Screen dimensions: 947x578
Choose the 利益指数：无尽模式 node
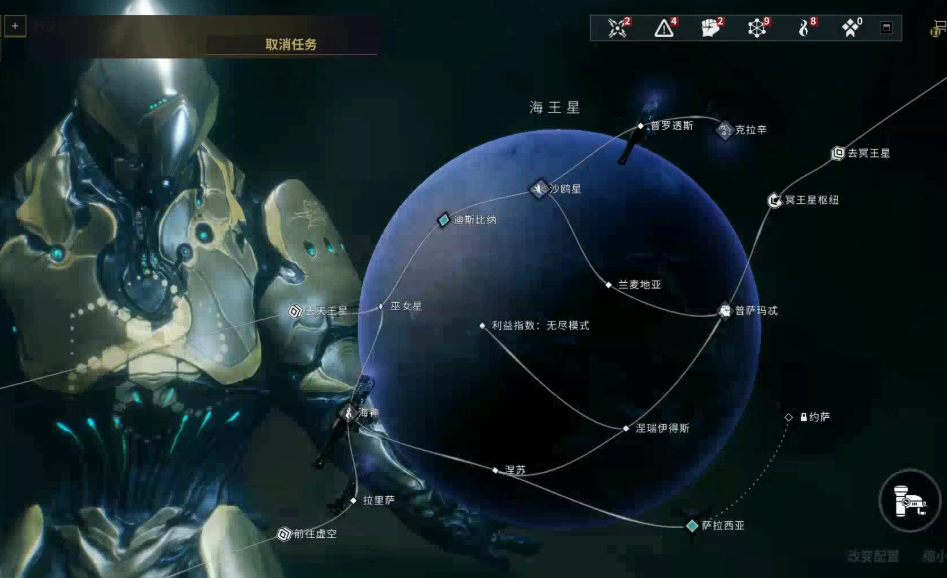(x=483, y=326)
